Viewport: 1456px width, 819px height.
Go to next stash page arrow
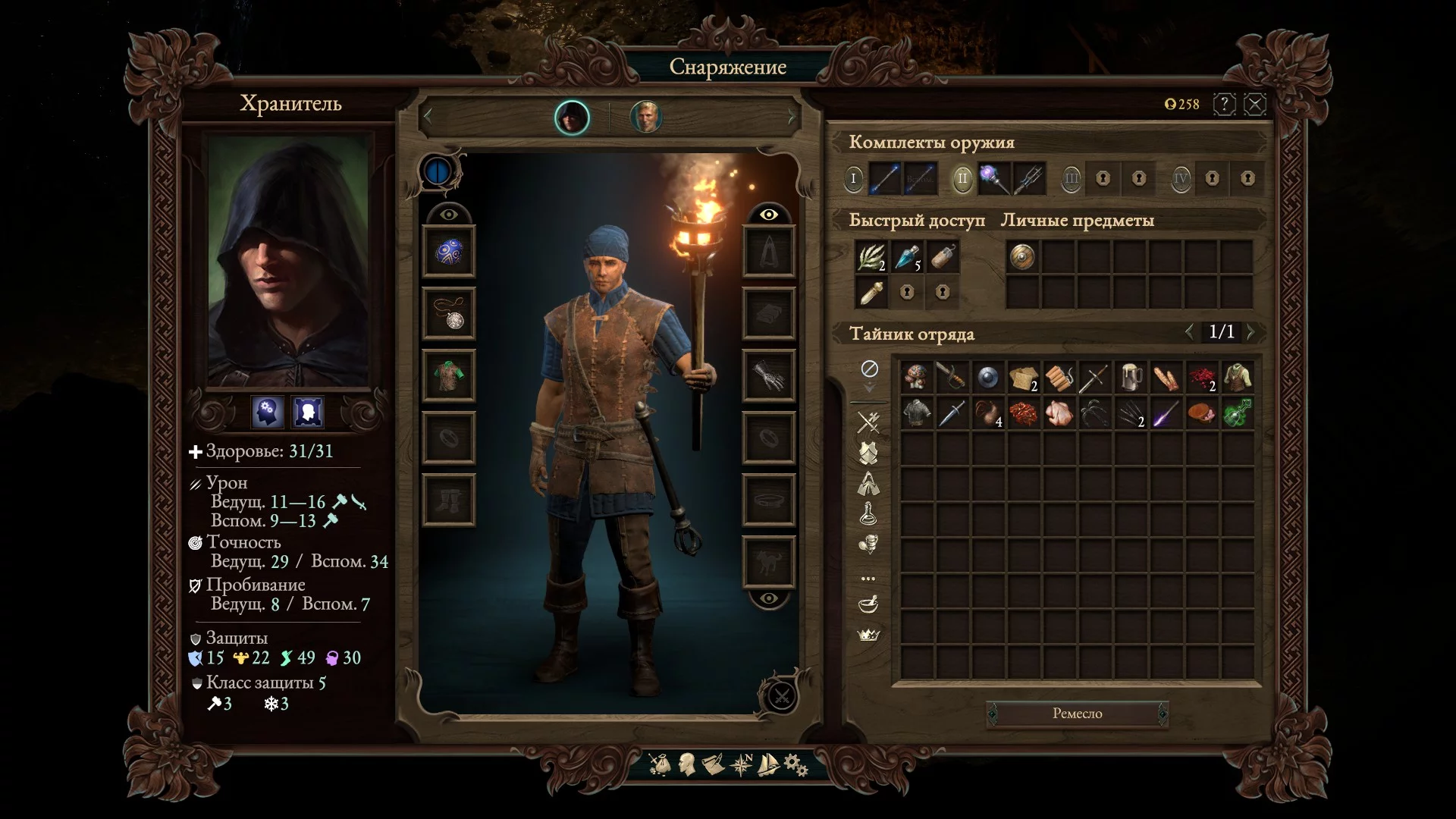(1251, 331)
